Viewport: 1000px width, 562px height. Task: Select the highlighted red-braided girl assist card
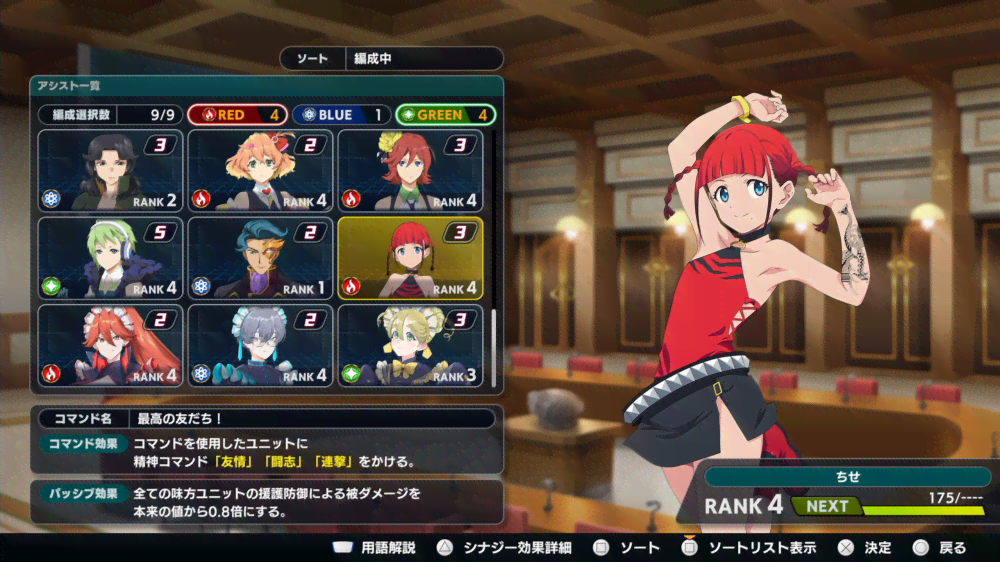pyautogui.click(x=410, y=258)
